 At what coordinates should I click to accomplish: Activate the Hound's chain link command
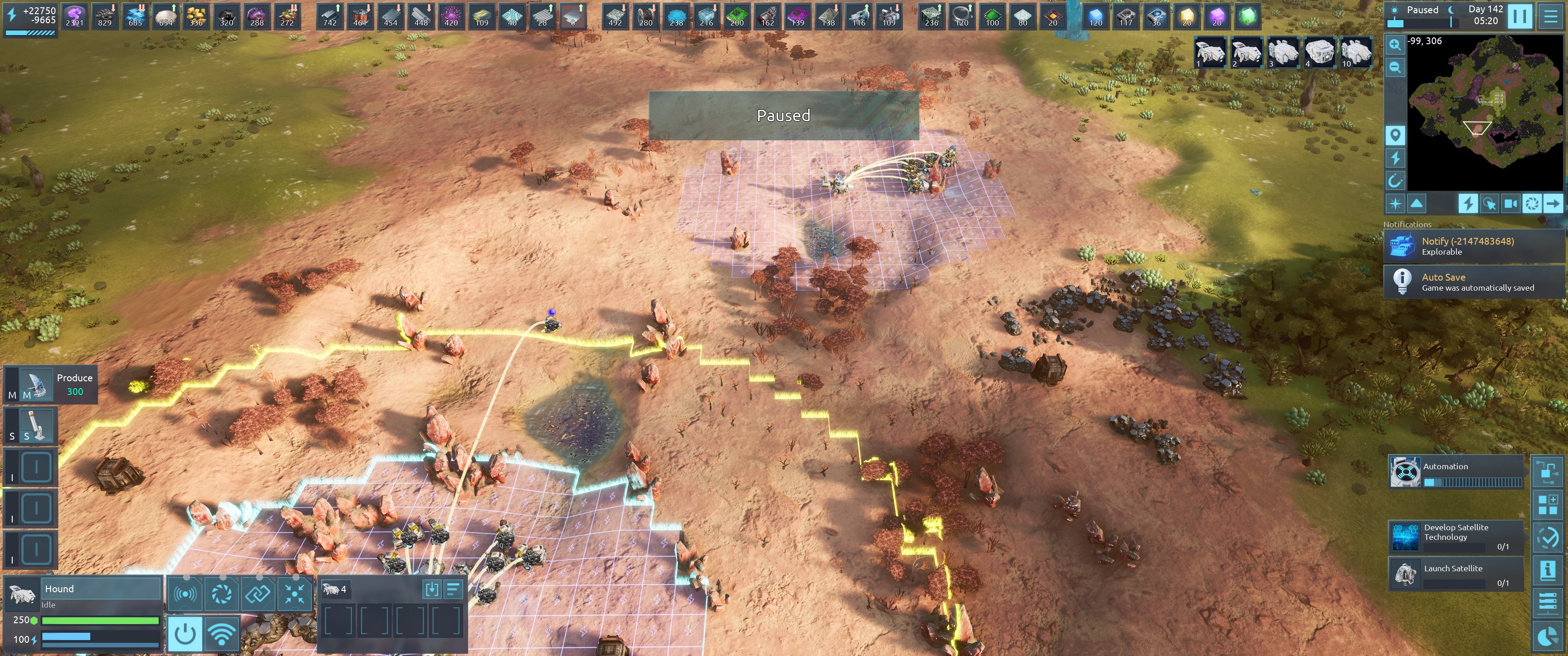click(258, 593)
